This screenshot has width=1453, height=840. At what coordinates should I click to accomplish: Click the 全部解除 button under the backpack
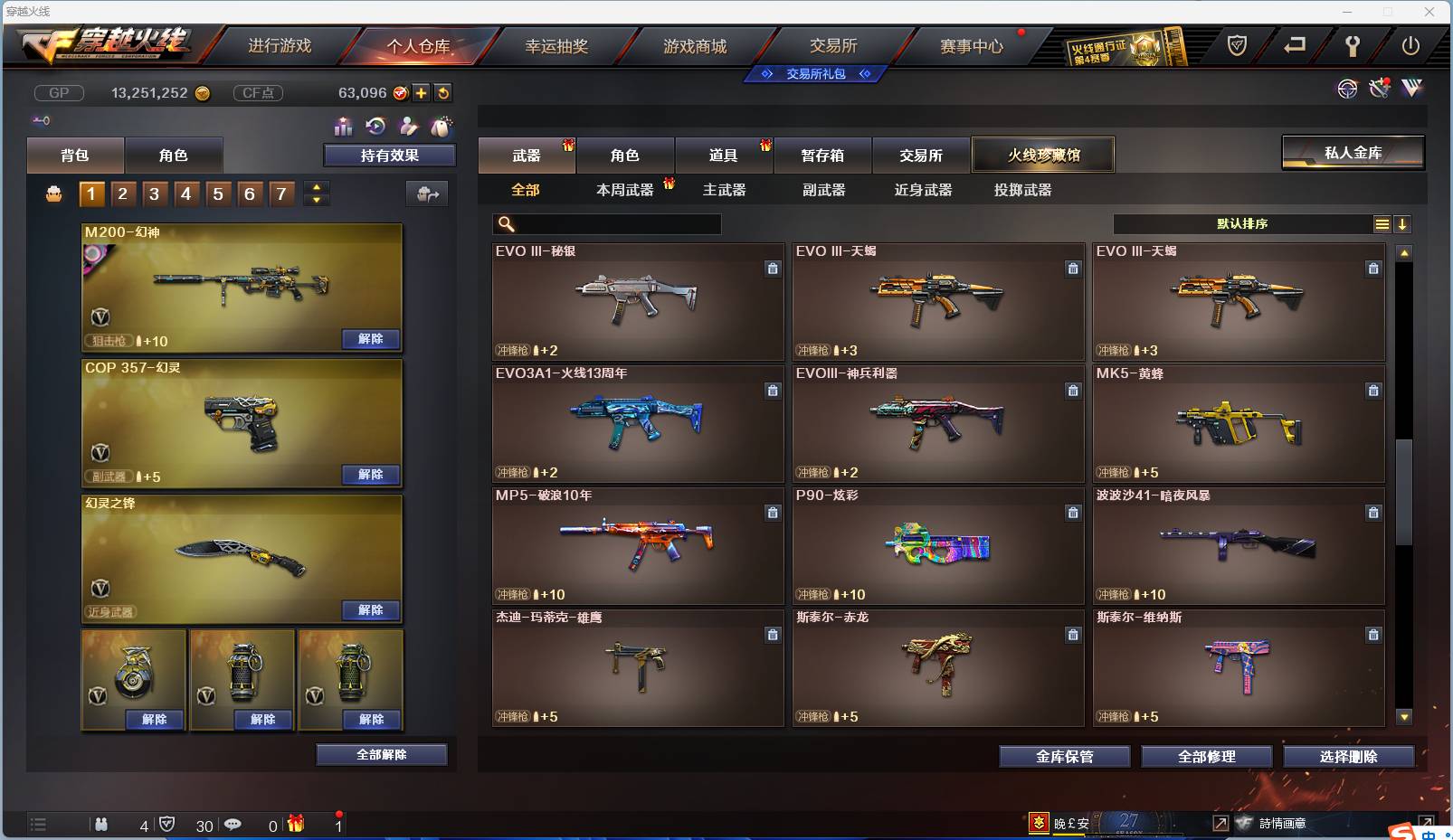coord(381,753)
